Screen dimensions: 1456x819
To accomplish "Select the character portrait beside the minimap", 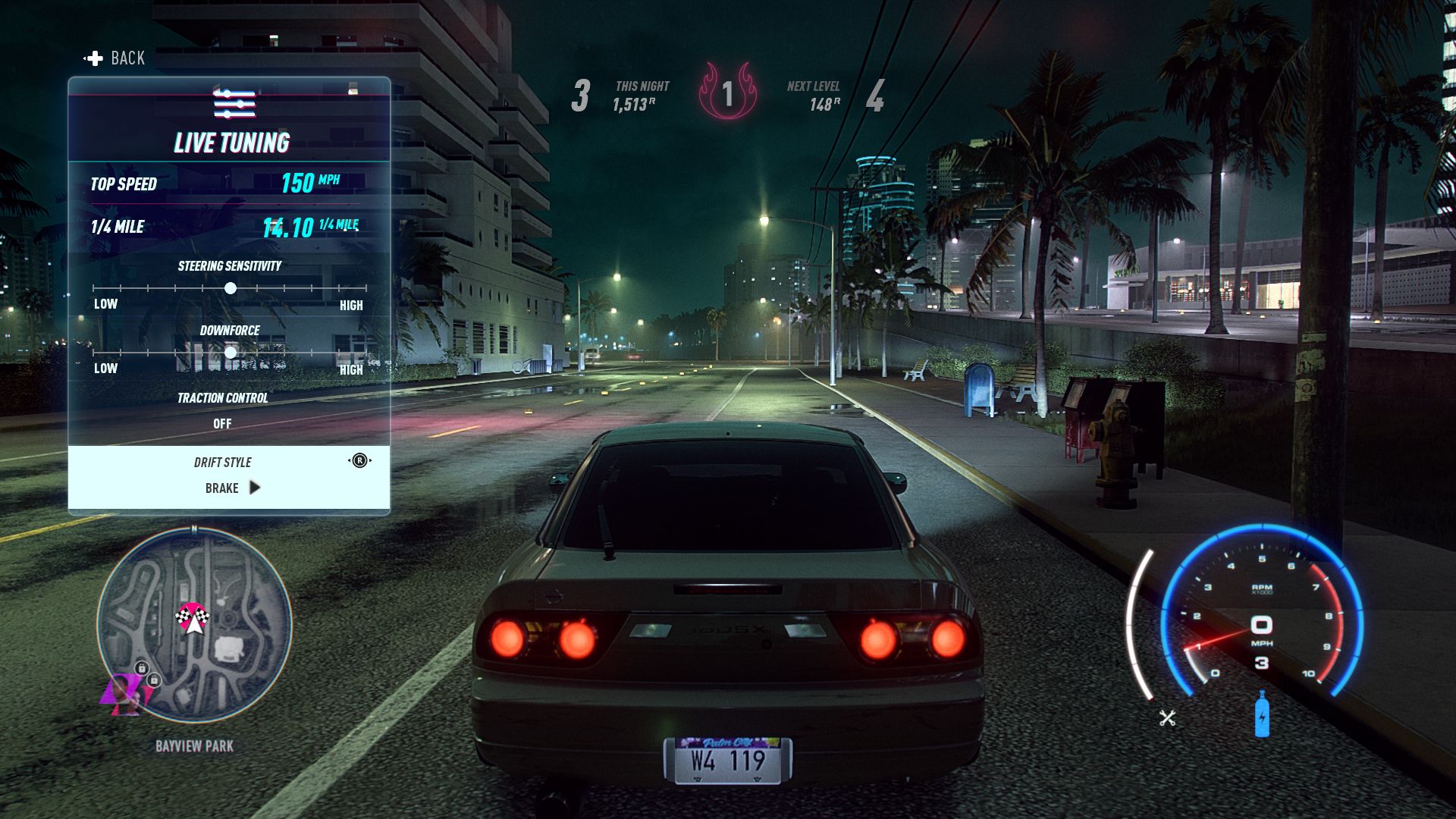I will (x=124, y=695).
